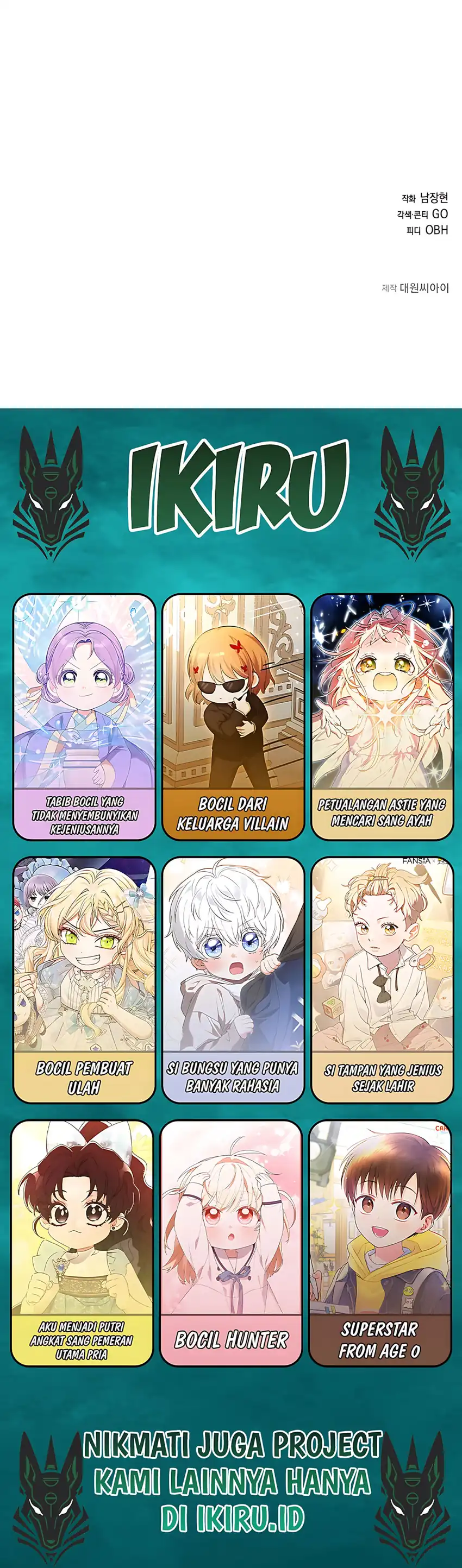The height and width of the screenshot is (1568, 462).
Task: Open Si Tampan yang Jenius Sejak Lahir
Action: click(x=382, y=979)
